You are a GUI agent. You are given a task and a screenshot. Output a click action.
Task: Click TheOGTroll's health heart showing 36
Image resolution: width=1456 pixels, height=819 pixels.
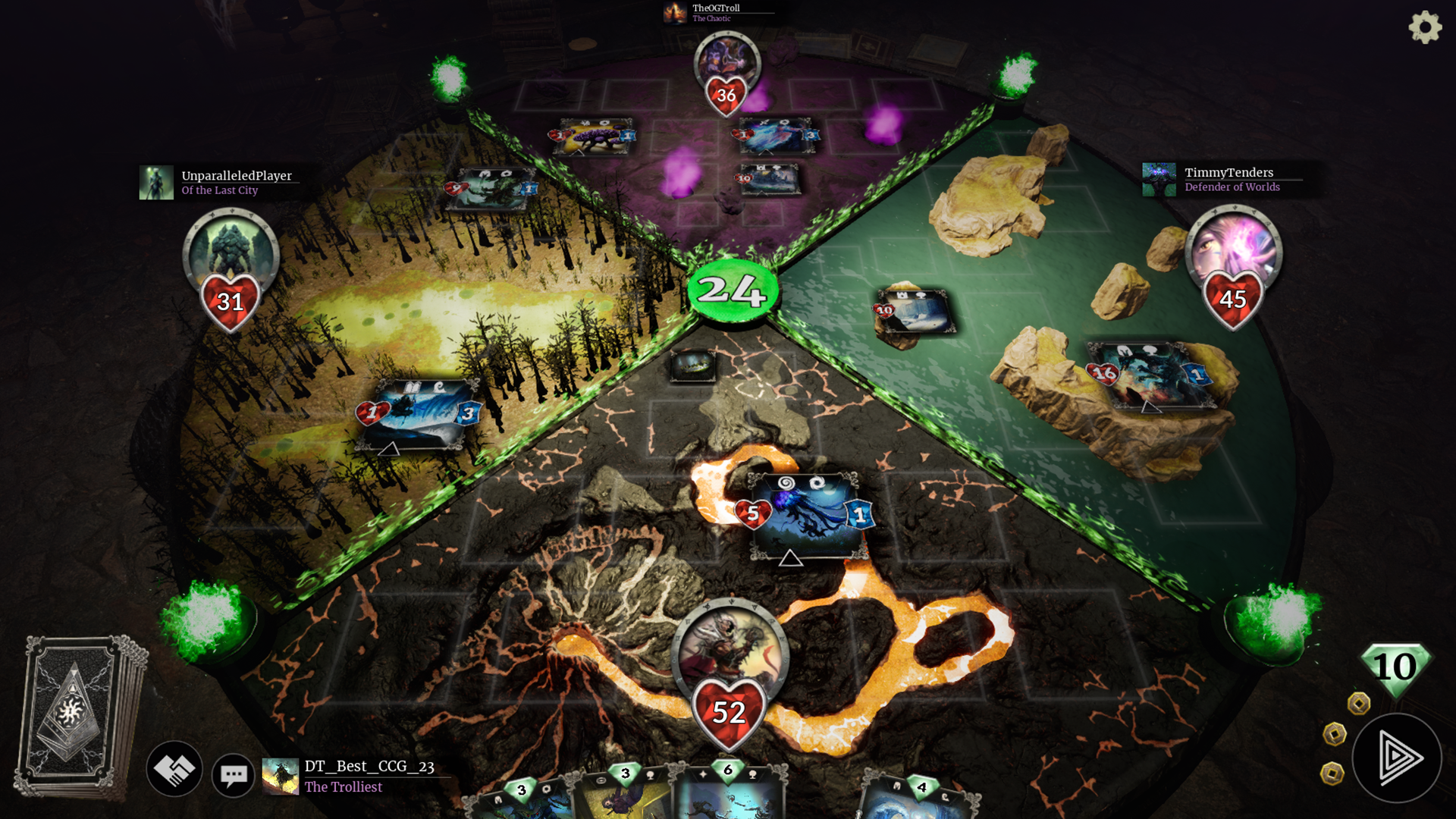click(726, 96)
